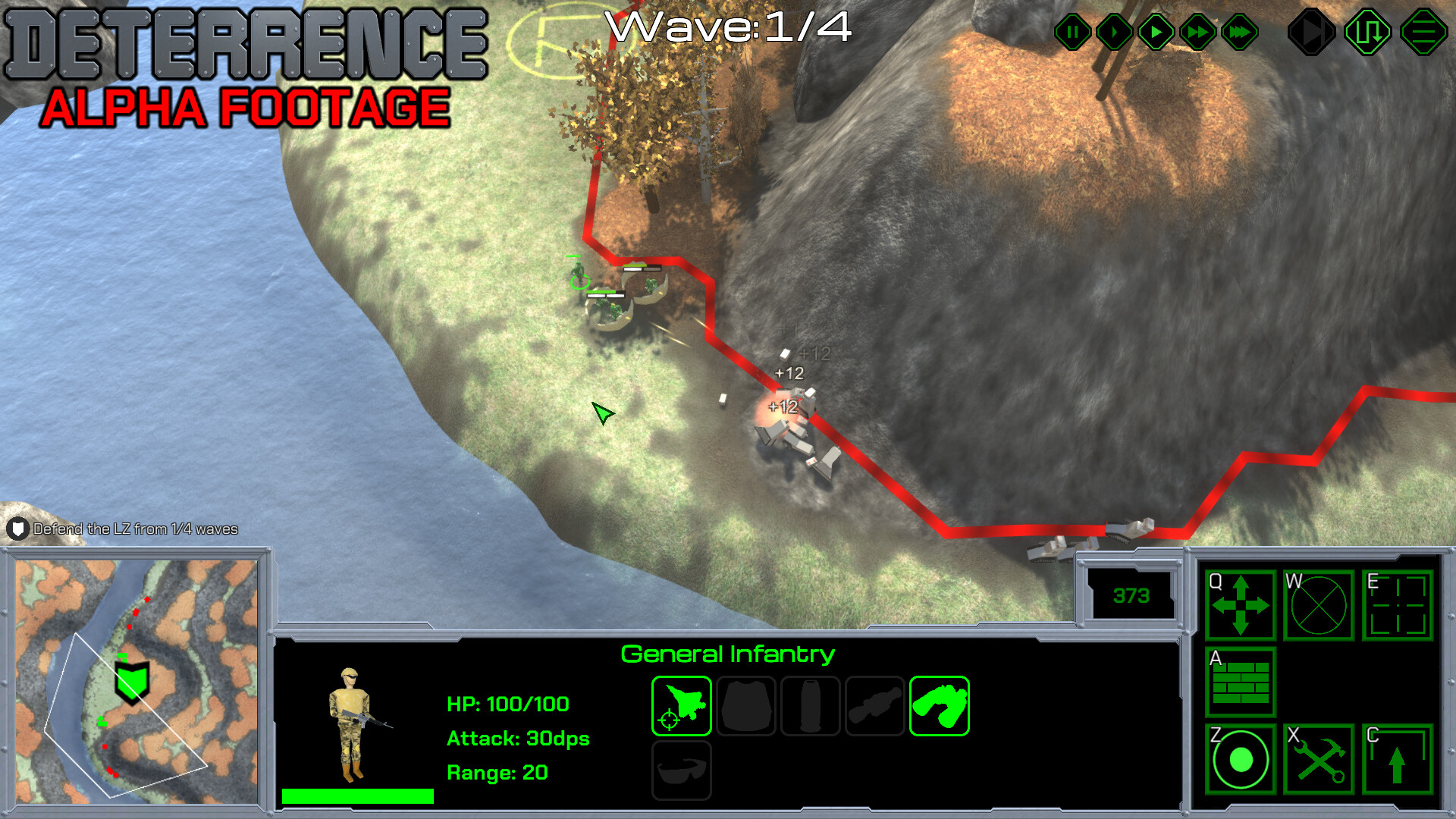Screen dimensions: 1456x819
Task: Click the airstrike targeting ability icon
Action: click(680, 706)
